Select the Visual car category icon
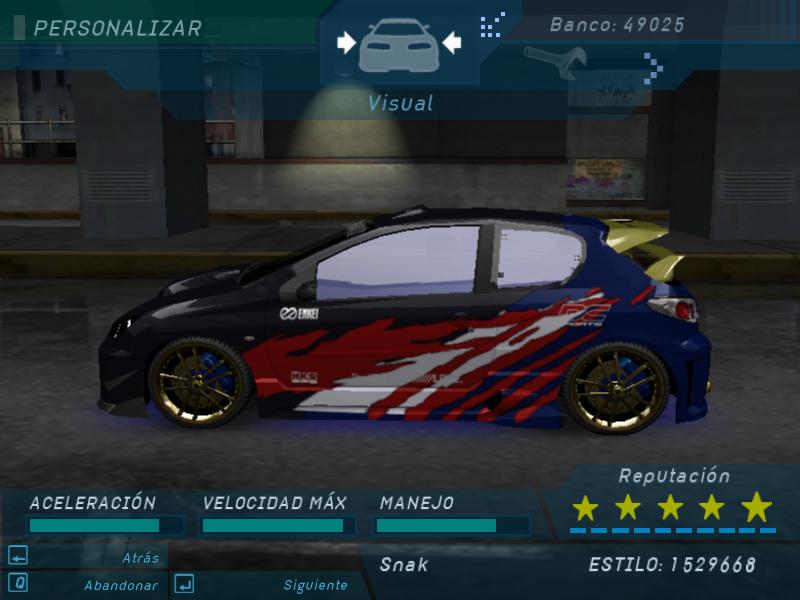The height and width of the screenshot is (600, 800). [398, 45]
